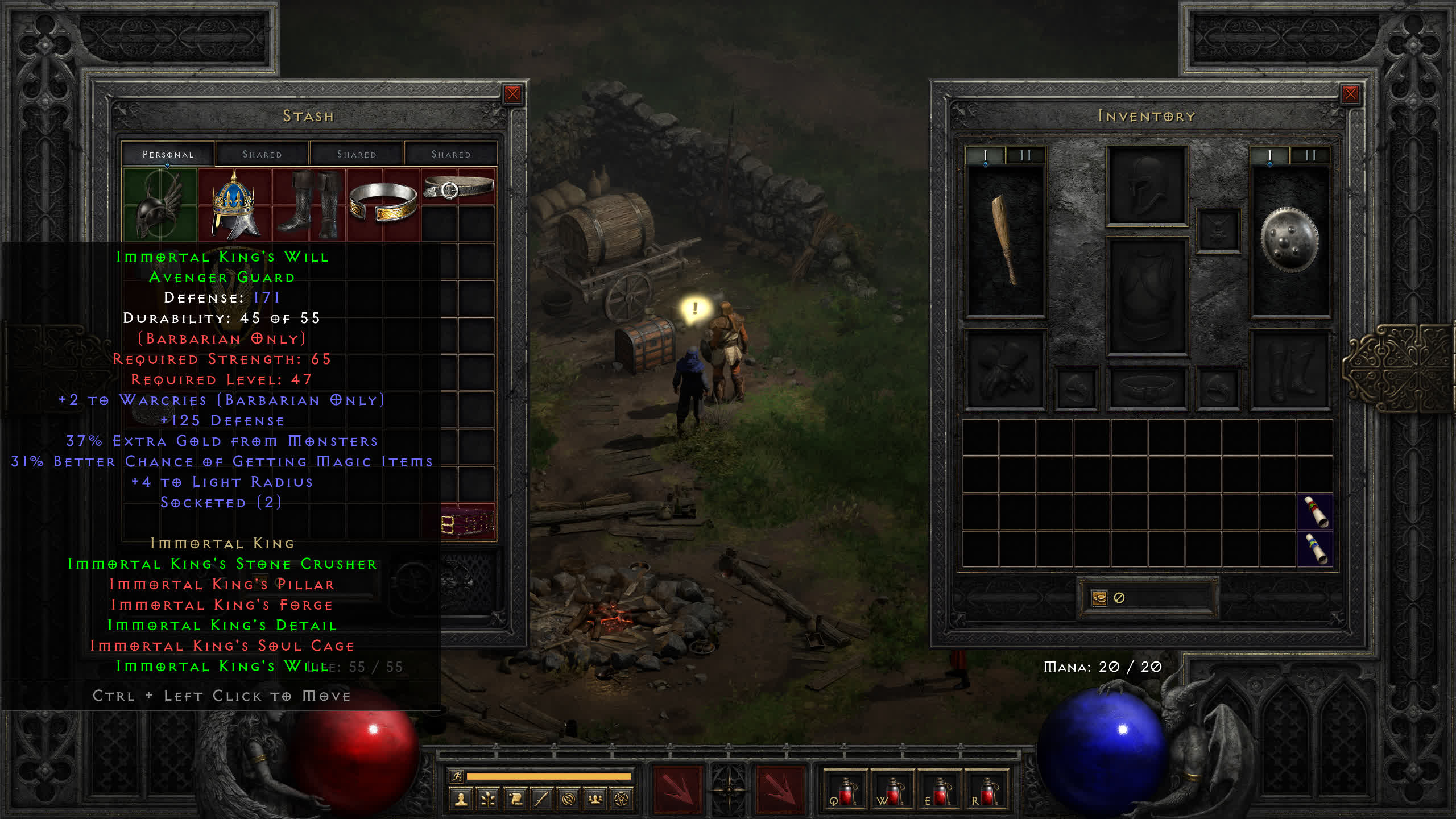Toggle the run/walk icon
The image size is (1456, 819).
456,776
